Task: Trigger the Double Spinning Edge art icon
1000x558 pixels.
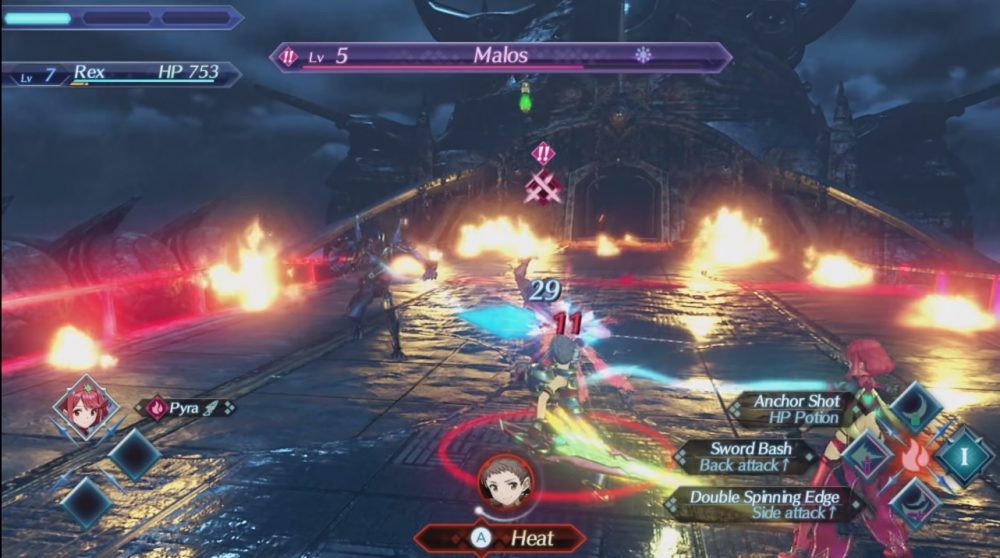Action: [915, 502]
